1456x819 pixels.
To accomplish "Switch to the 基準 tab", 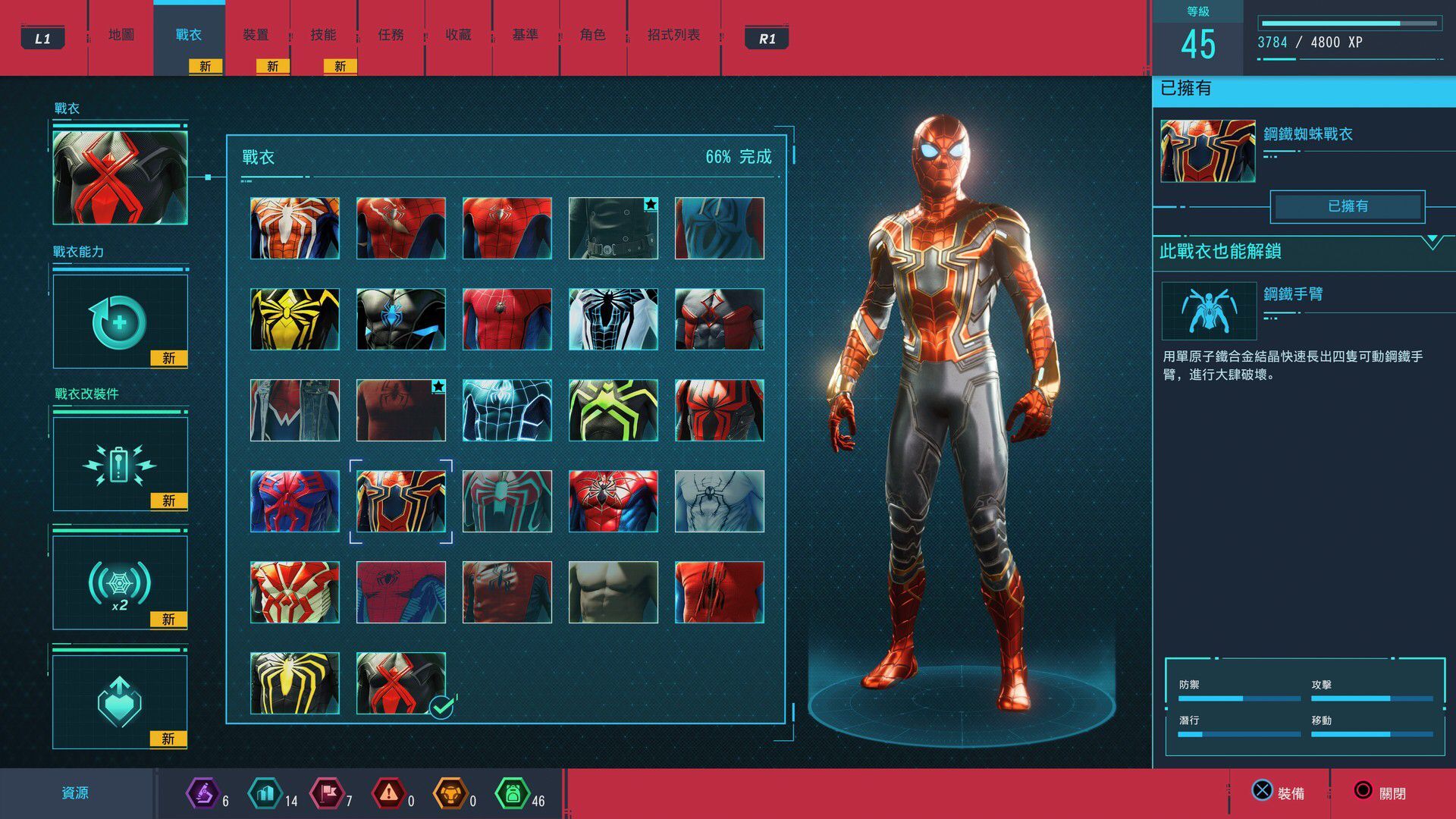I will click(525, 35).
